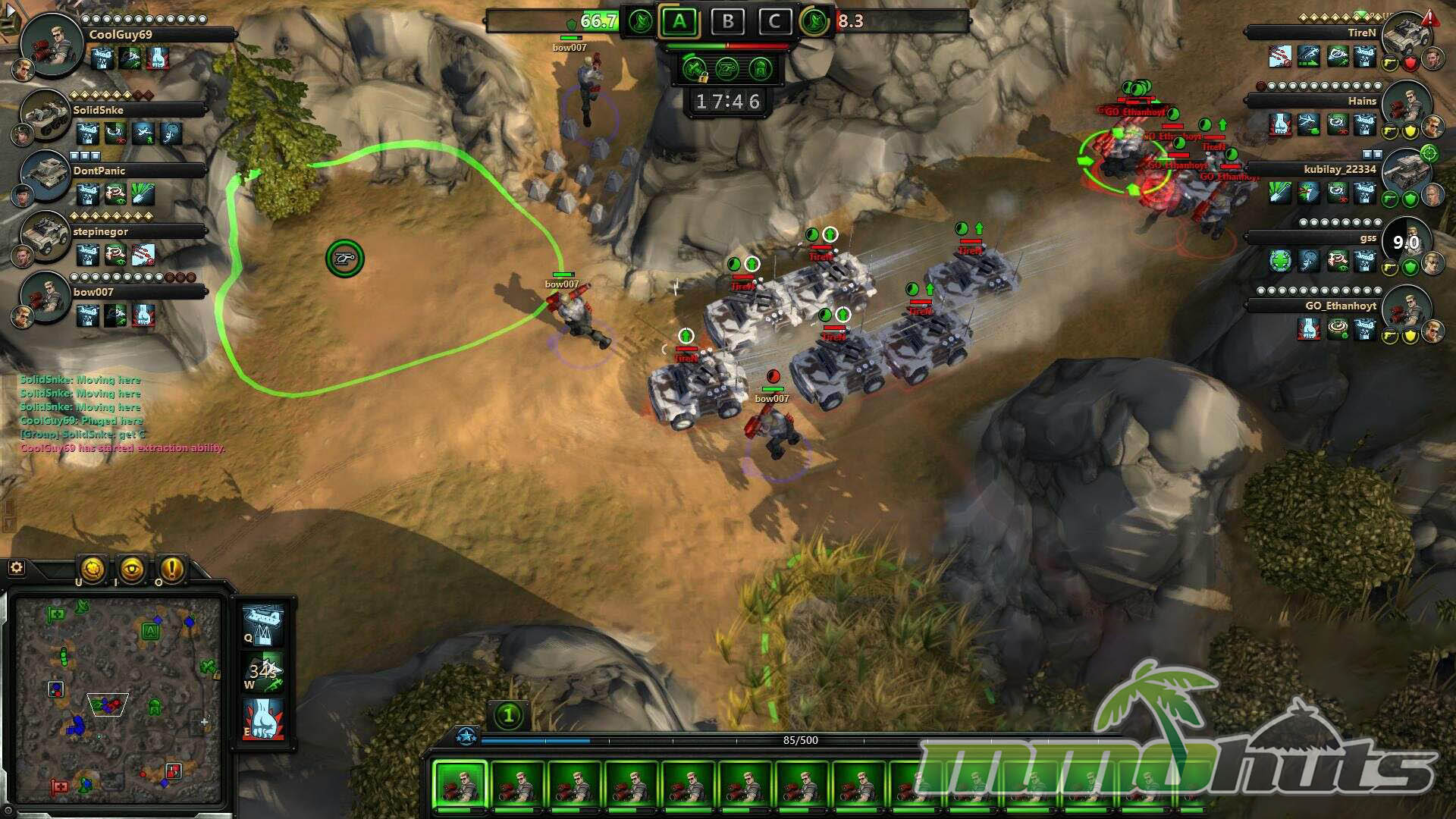Select control point A indicator
The height and width of the screenshot is (819, 1456).
(679, 21)
